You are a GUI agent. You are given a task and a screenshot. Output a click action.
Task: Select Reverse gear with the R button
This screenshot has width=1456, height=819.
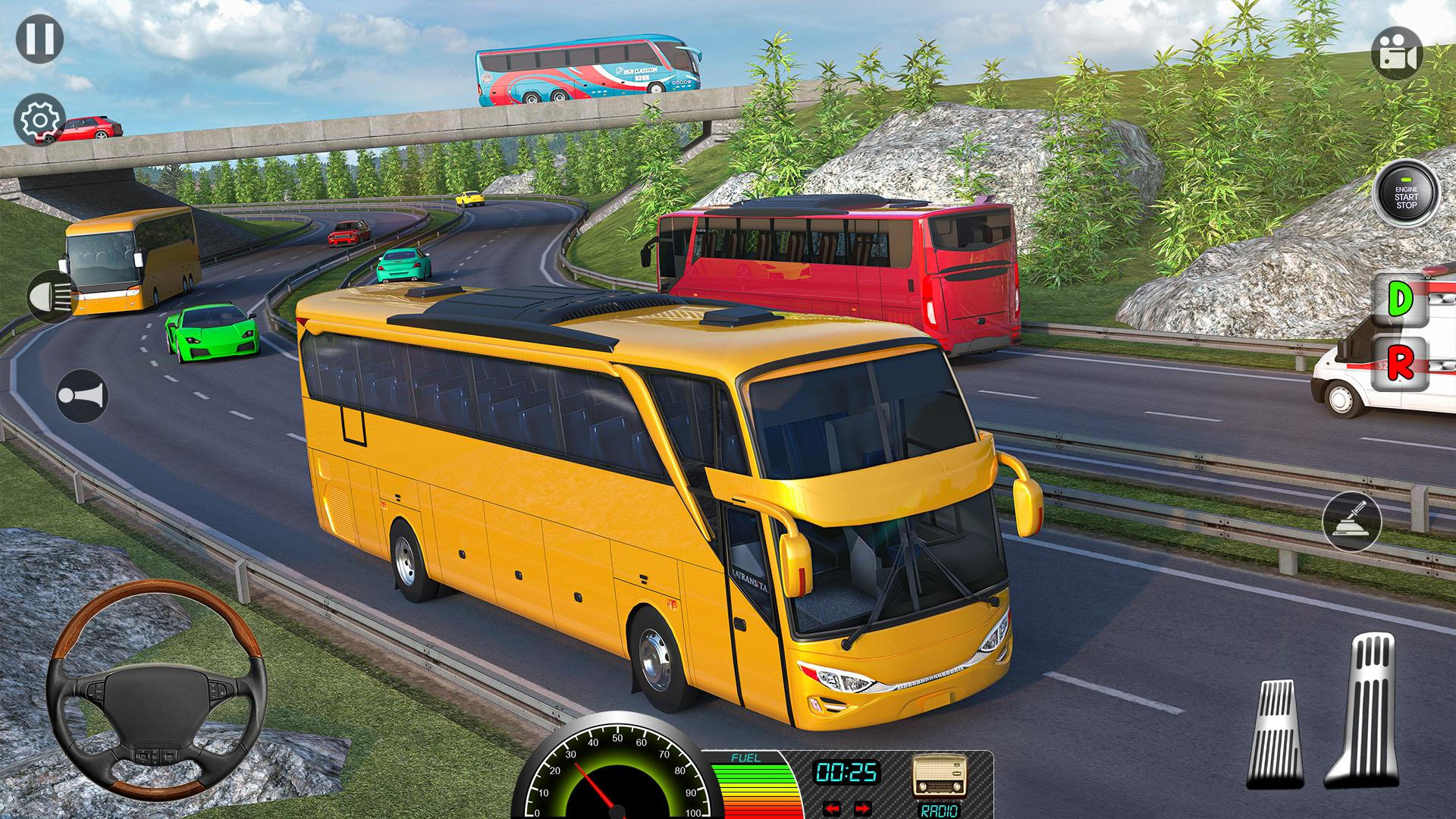coord(1401,365)
